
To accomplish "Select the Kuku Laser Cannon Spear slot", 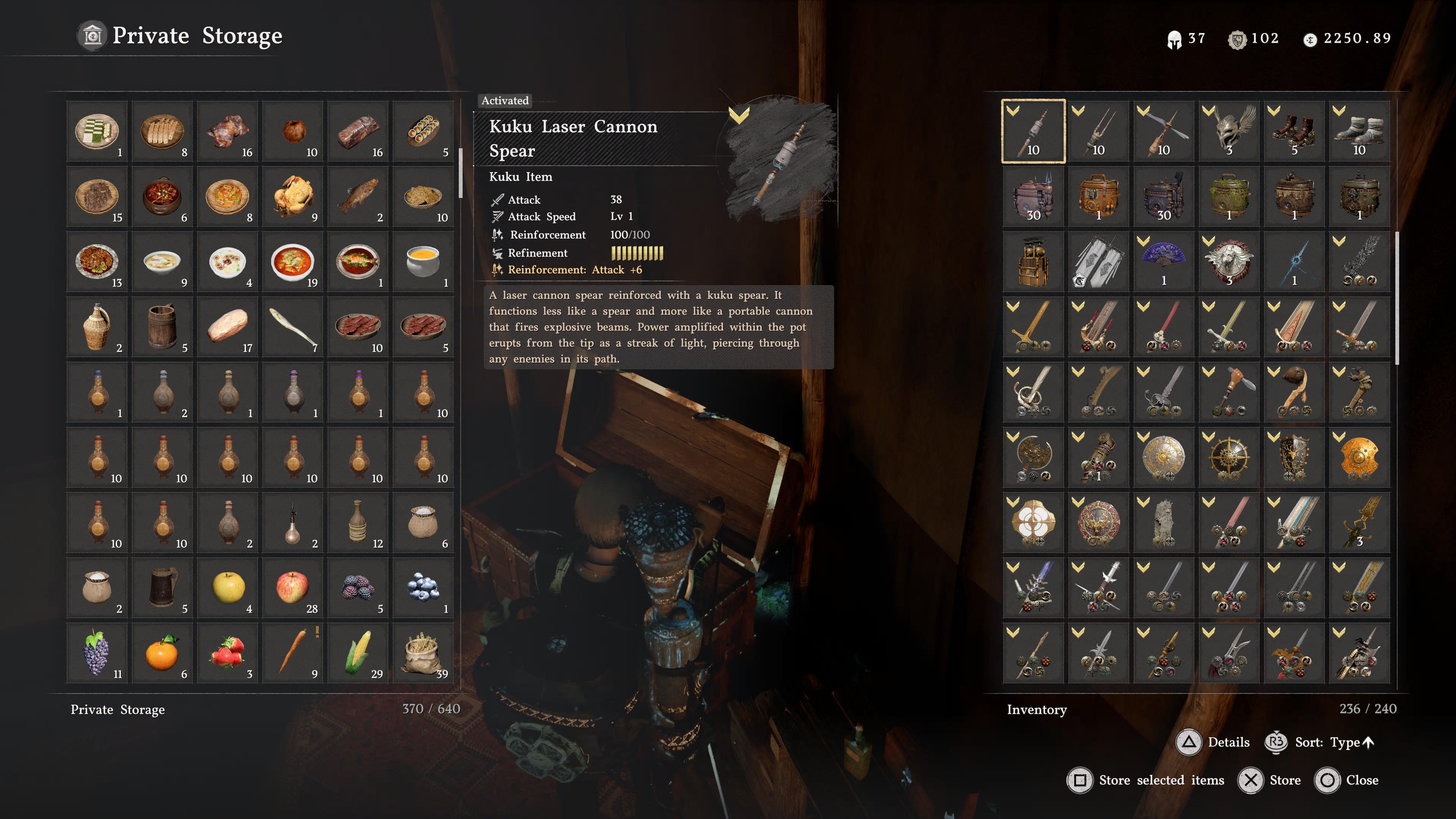I will tap(1033, 131).
